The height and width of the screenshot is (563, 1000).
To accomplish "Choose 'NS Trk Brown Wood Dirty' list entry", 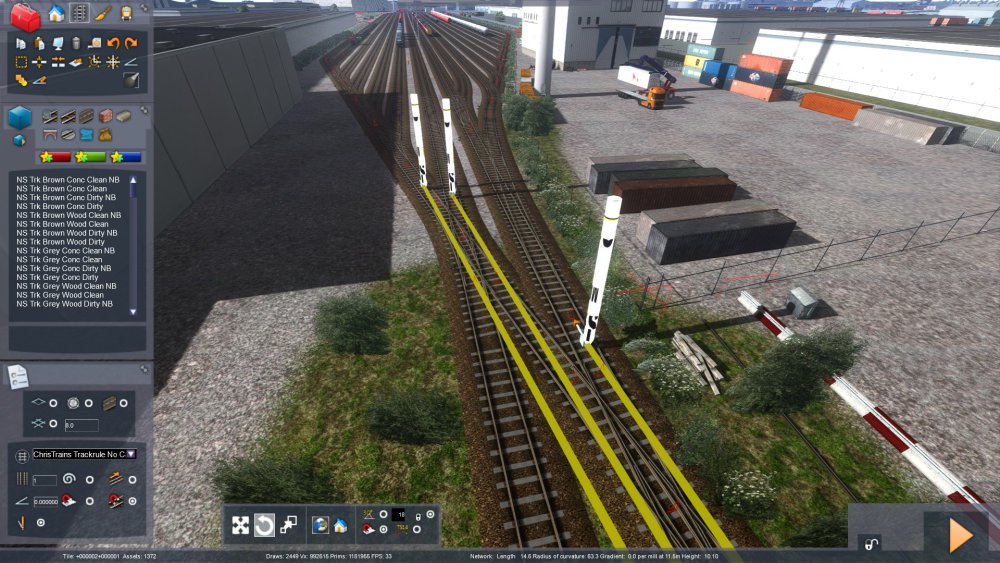I will click(x=61, y=242).
